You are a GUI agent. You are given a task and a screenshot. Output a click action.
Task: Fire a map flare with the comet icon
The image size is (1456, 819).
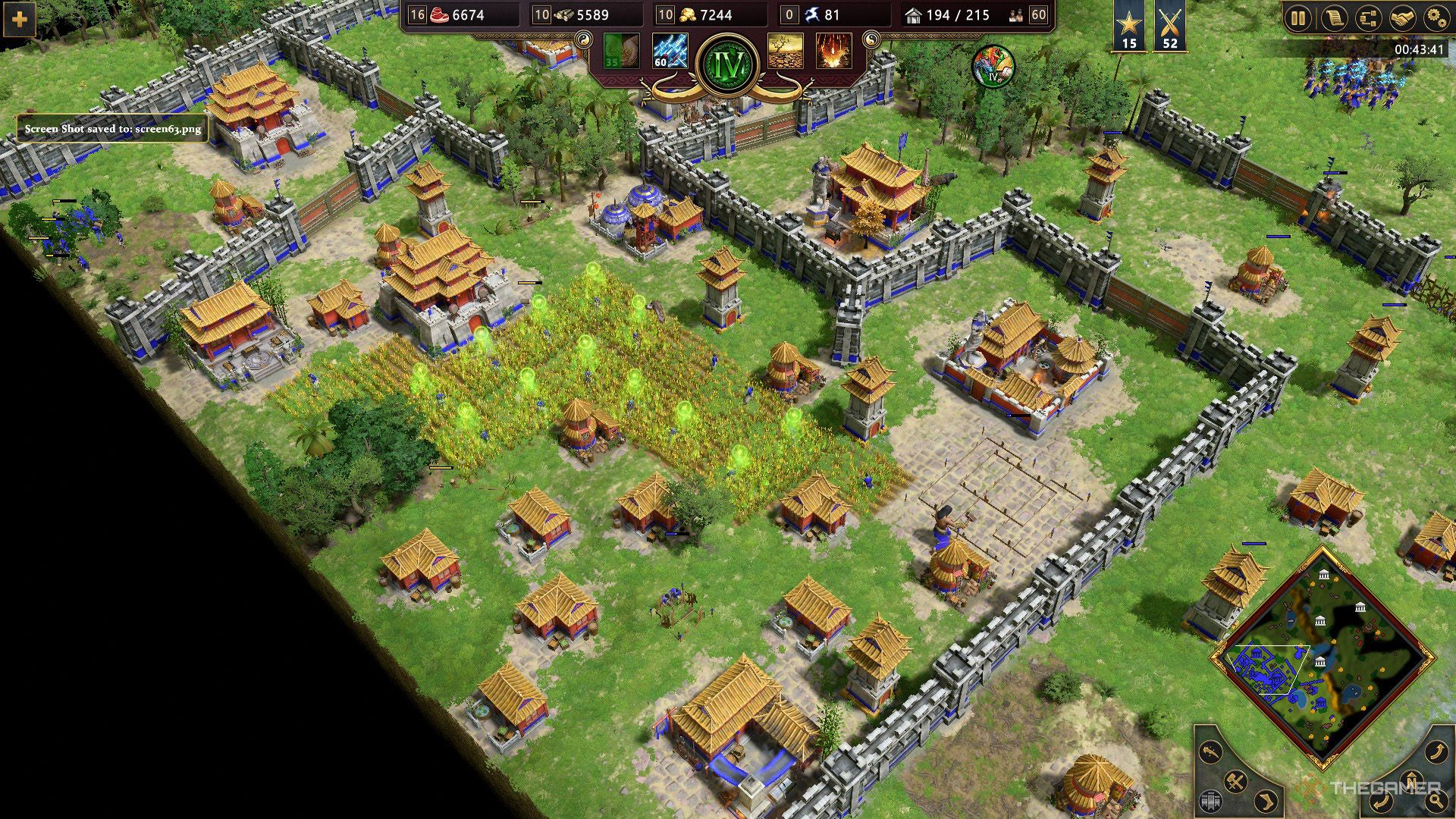pyautogui.click(x=1209, y=751)
